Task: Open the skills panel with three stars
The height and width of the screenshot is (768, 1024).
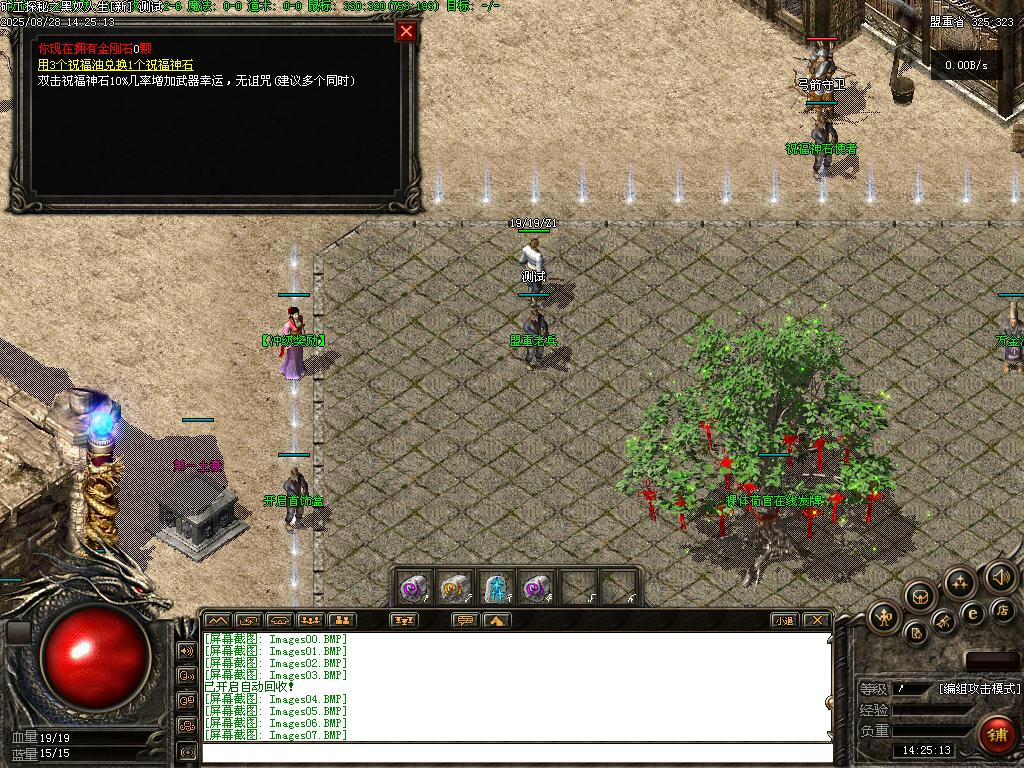Action: point(960,583)
